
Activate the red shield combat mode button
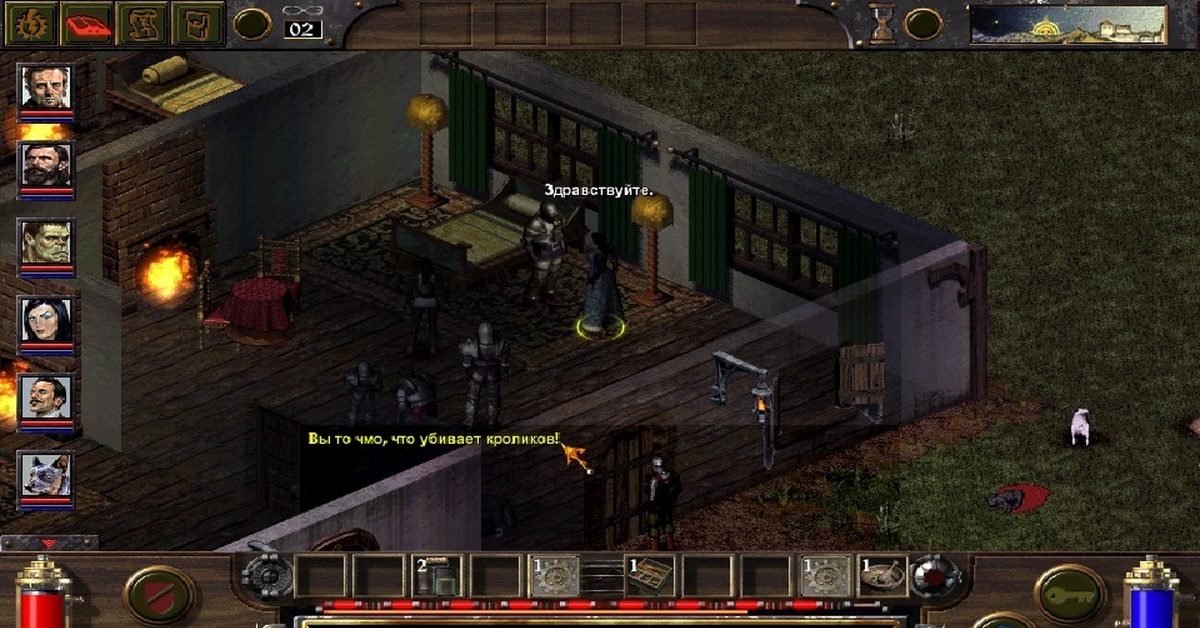[x=159, y=595]
